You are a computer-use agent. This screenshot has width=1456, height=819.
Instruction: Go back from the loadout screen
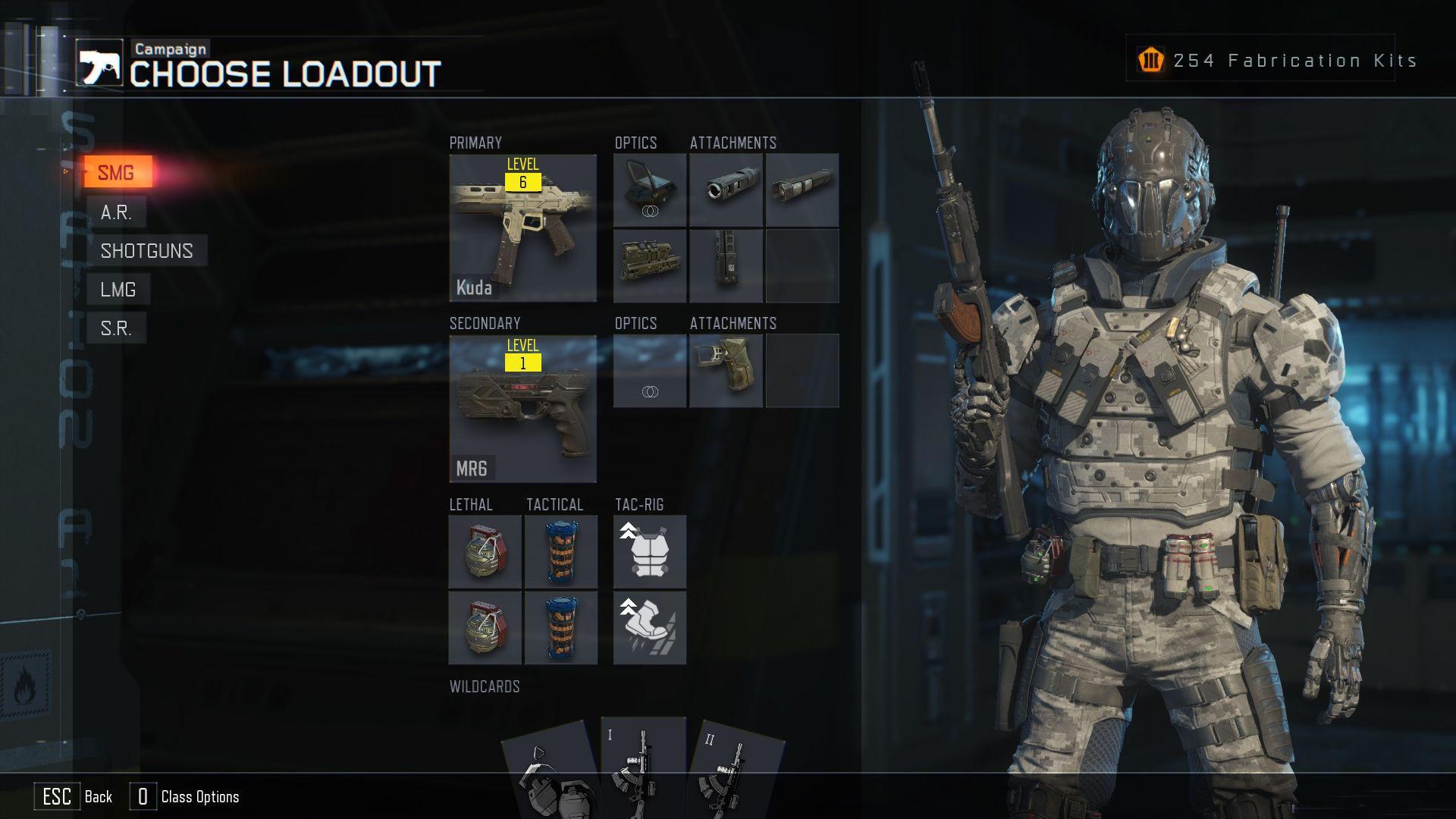[74, 797]
